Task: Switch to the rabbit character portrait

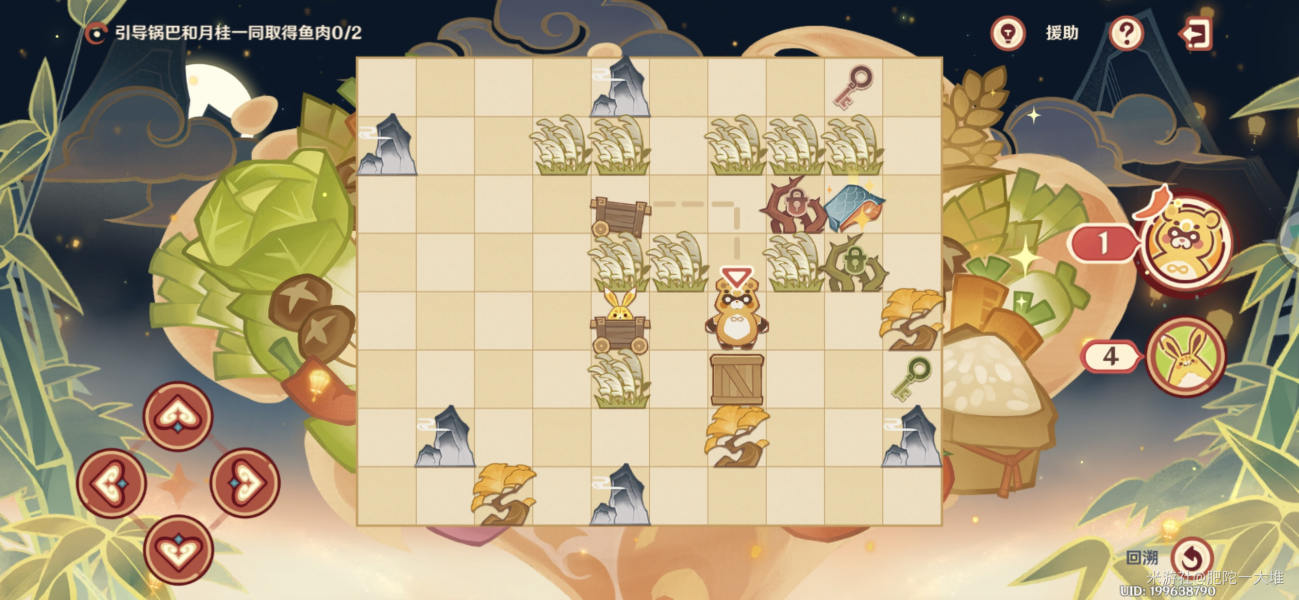Action: (1186, 356)
